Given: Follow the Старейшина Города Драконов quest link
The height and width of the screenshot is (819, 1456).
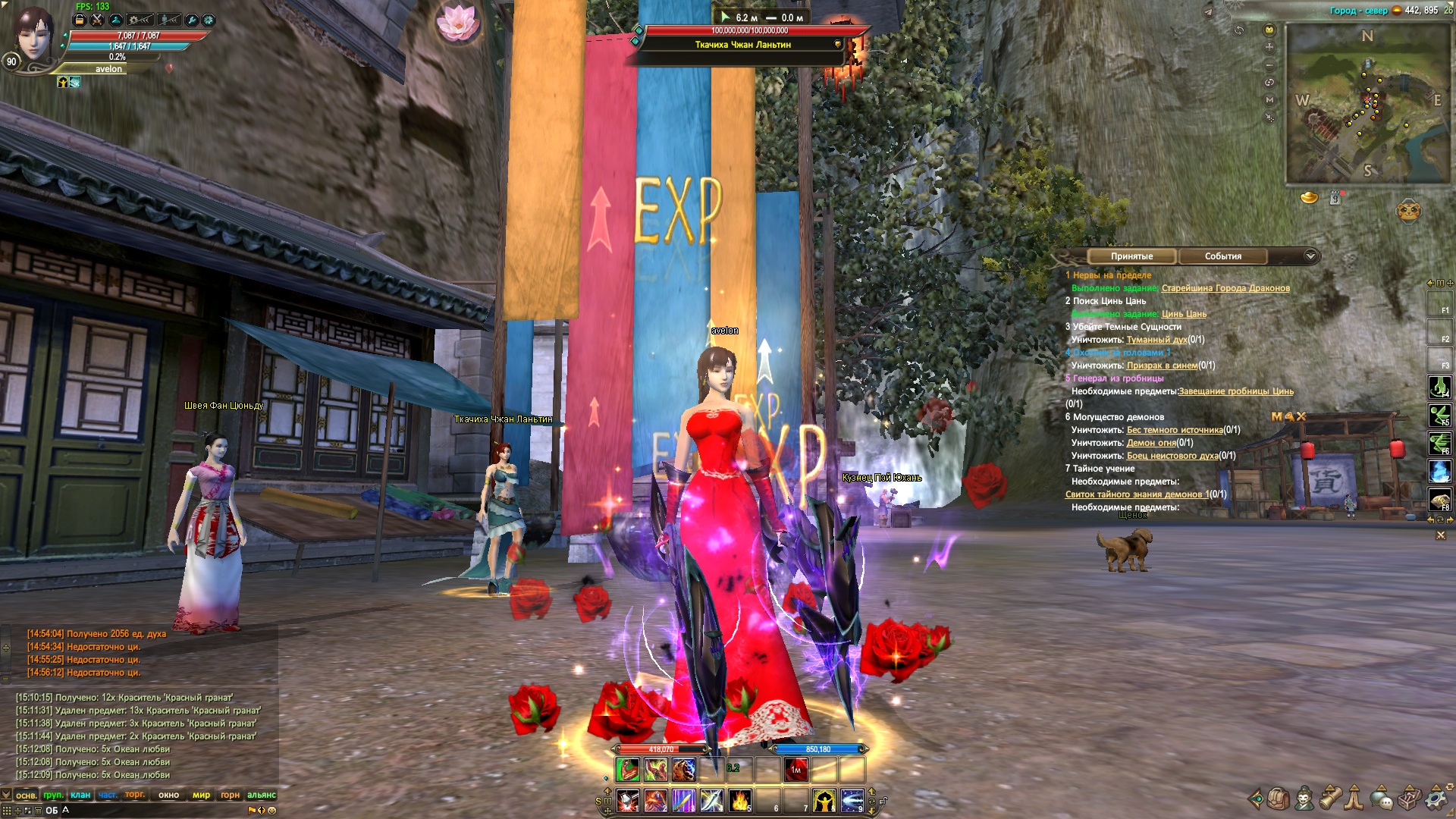Looking at the screenshot, I should 1225,288.
